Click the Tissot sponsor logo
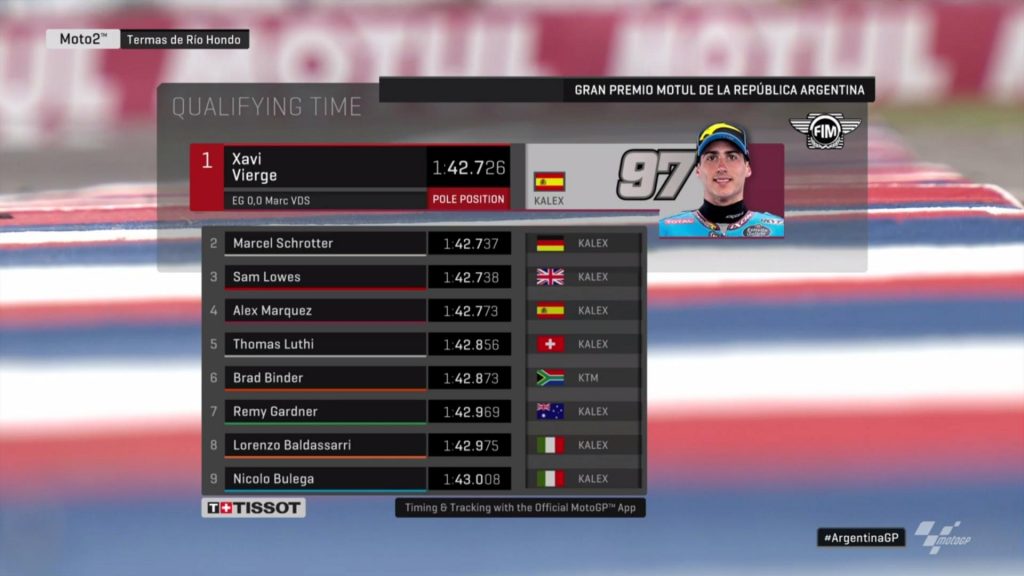 (254, 508)
